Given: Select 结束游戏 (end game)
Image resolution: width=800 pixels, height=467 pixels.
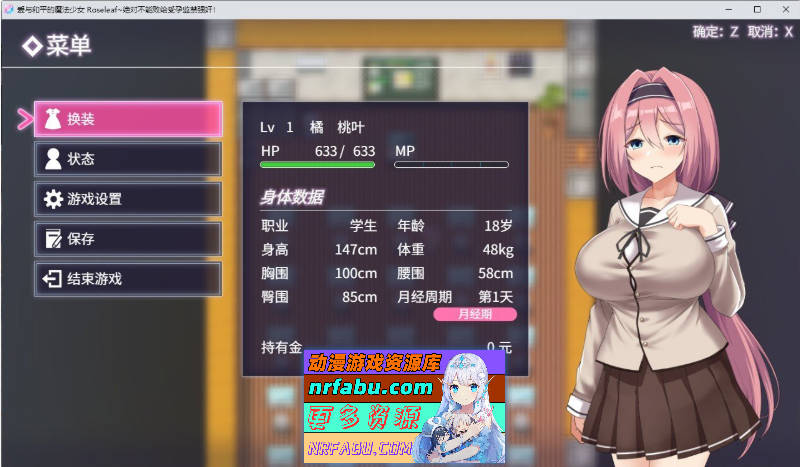Looking at the screenshot, I should point(127,279).
